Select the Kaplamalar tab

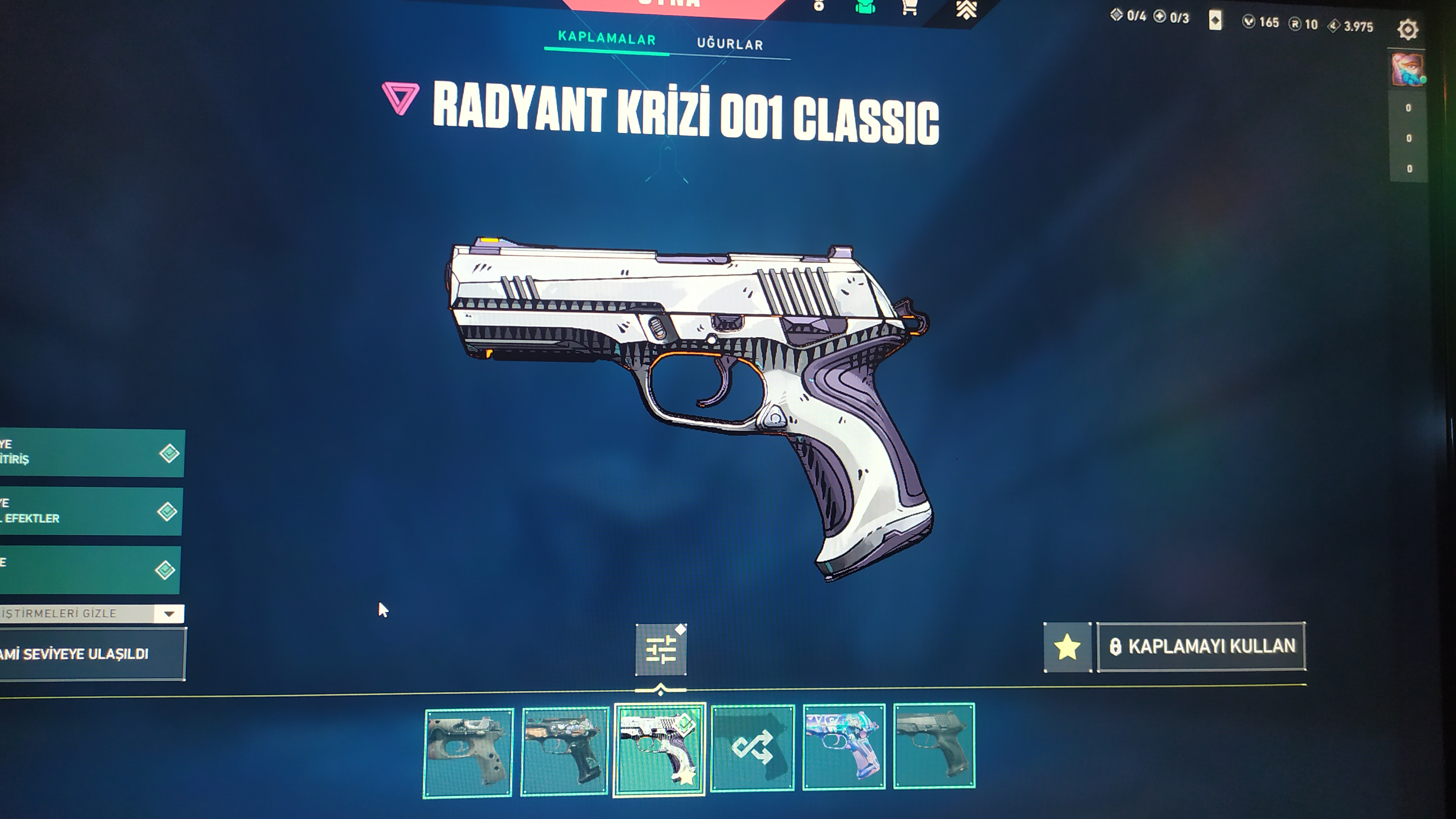coord(606,39)
